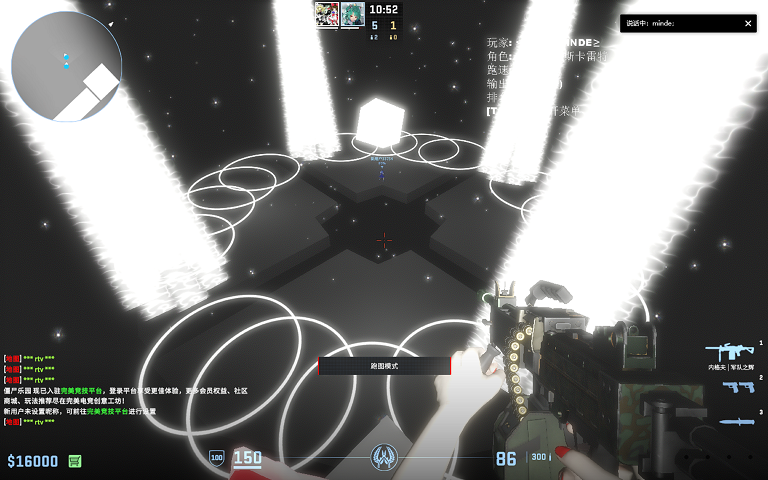Click the circular radar minimap
Viewport: 768px width, 480px height.
(x=66, y=67)
